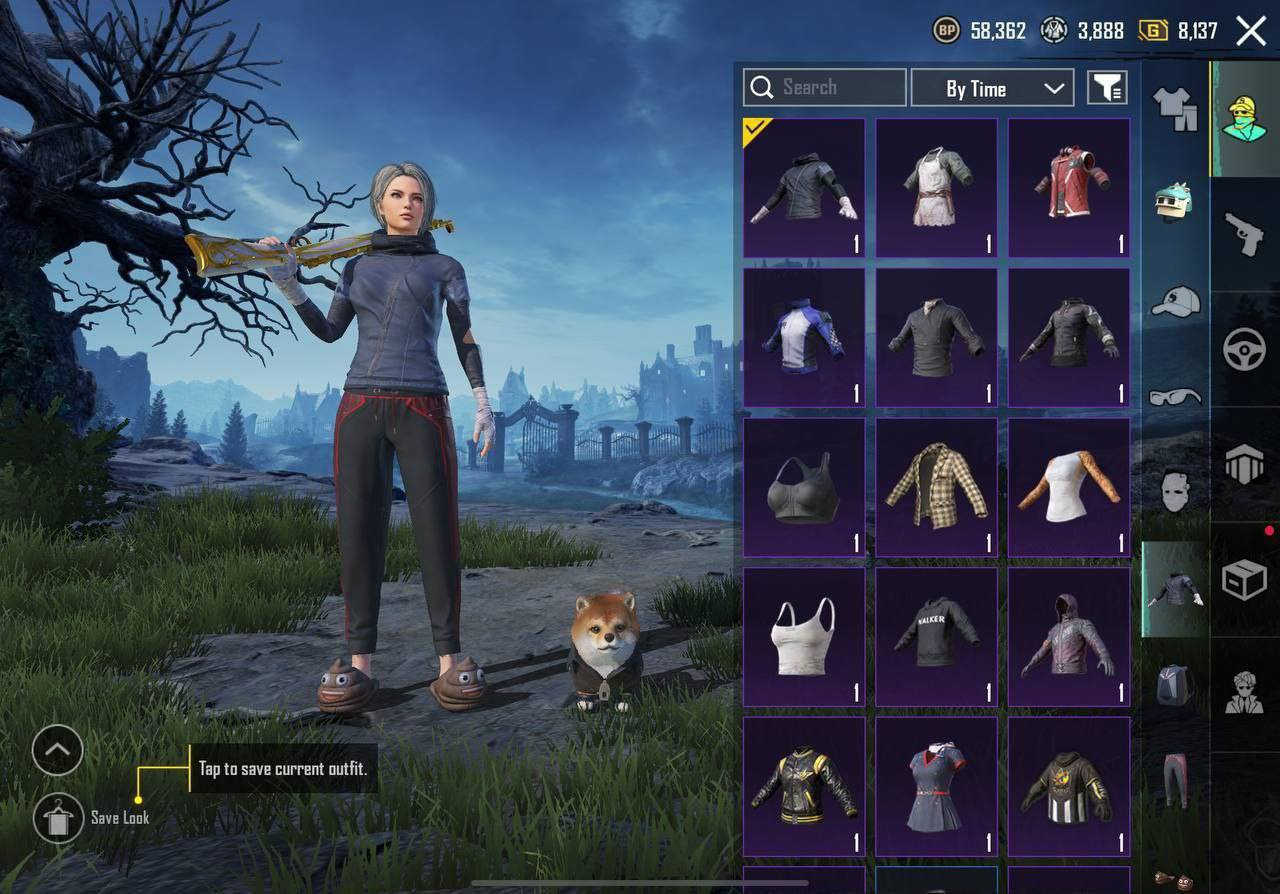Select the white apron top item
Viewport: 1280px width, 894px height.
[936, 188]
